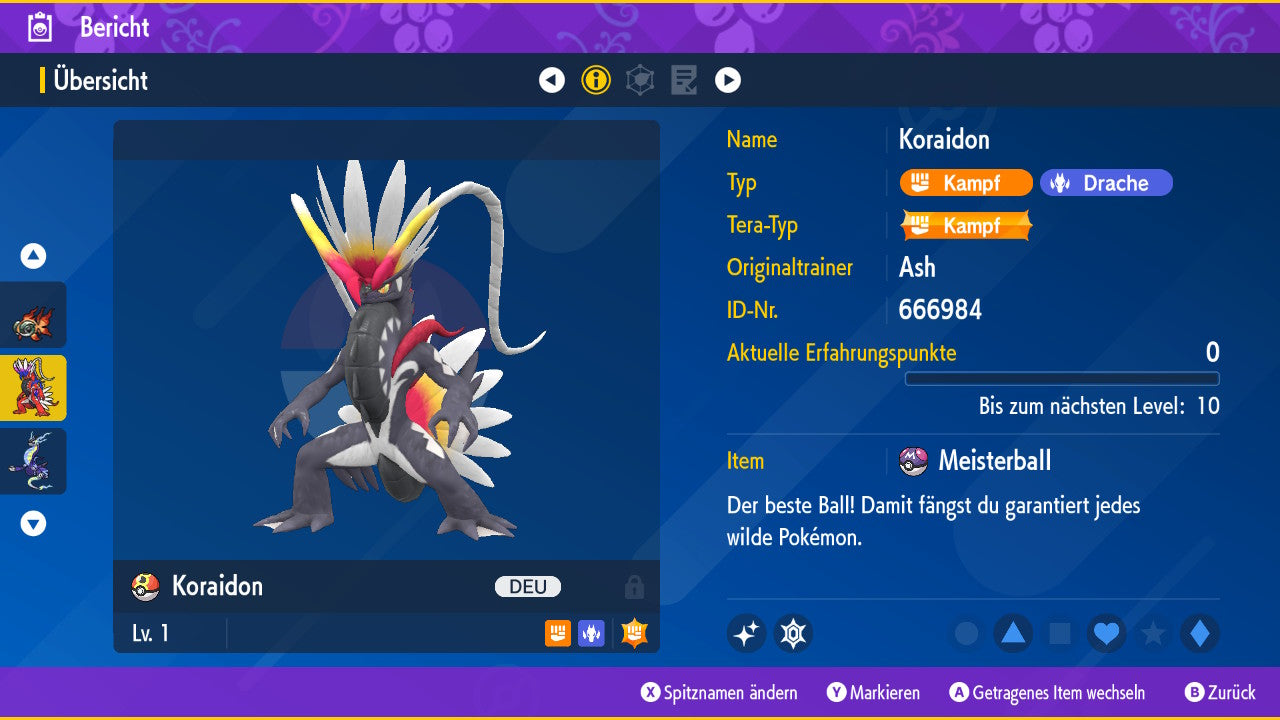This screenshot has width=1280, height=720.
Task: Show the previous Pokémon with up arrow
Action: point(33,256)
